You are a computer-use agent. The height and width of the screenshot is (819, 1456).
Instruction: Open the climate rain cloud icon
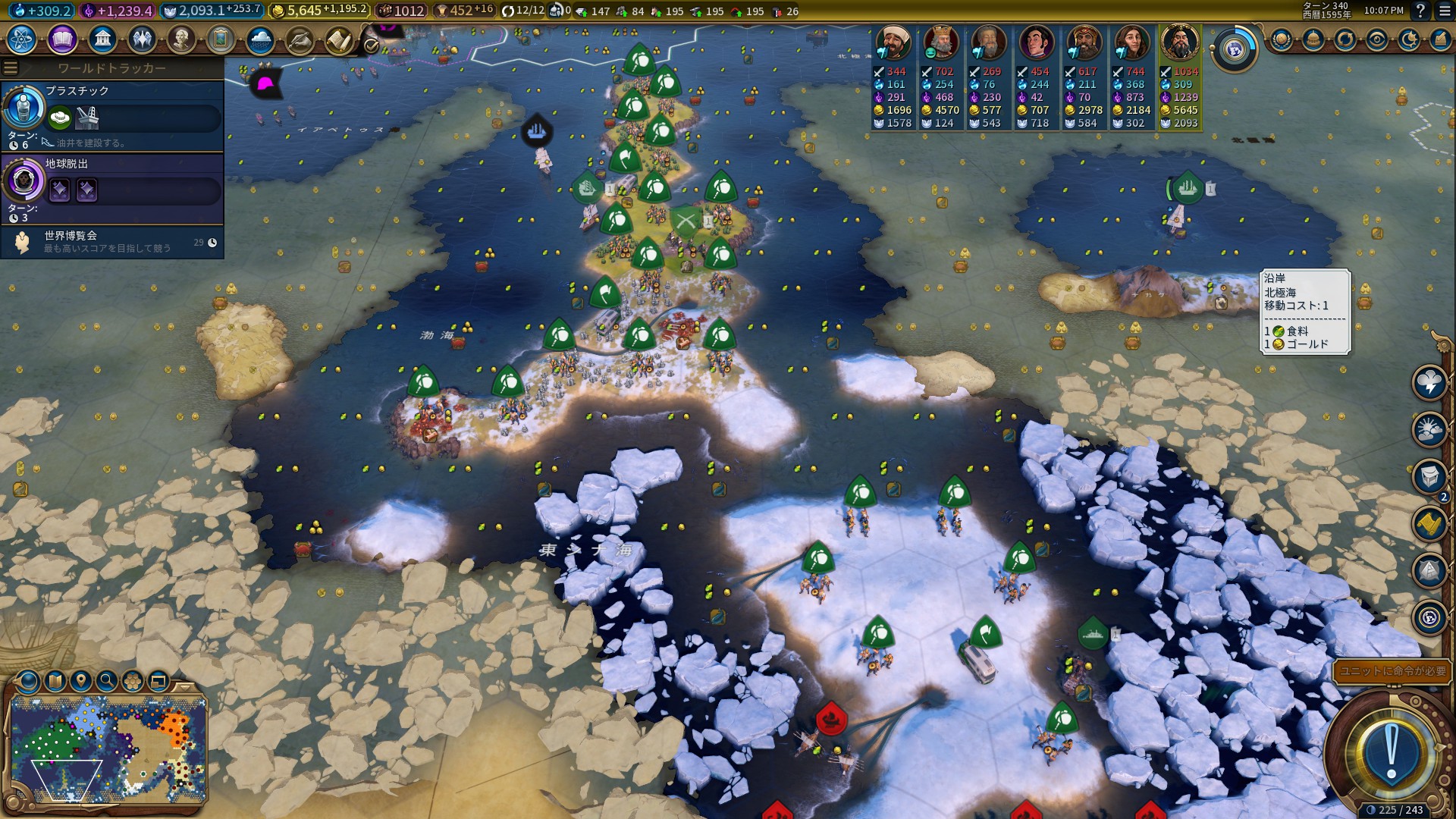260,39
